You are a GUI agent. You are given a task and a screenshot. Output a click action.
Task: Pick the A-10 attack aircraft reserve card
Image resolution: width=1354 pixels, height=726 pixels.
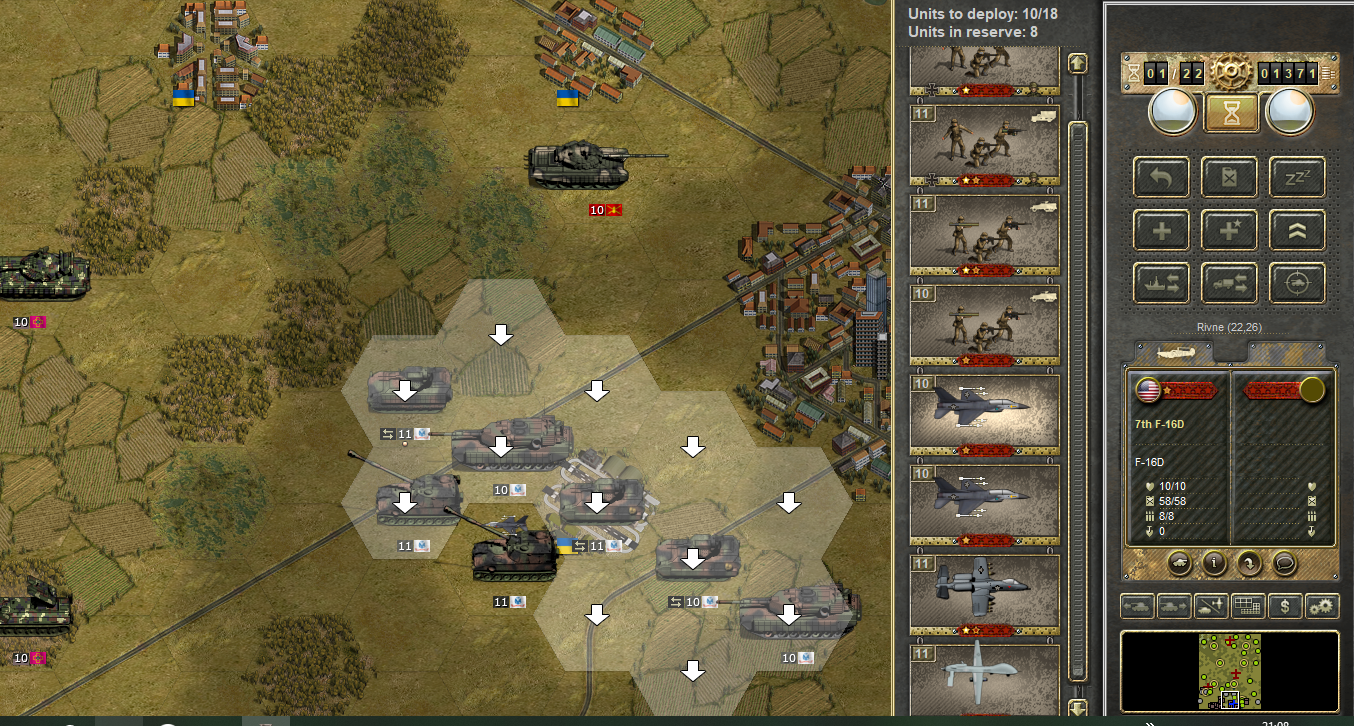(x=984, y=593)
